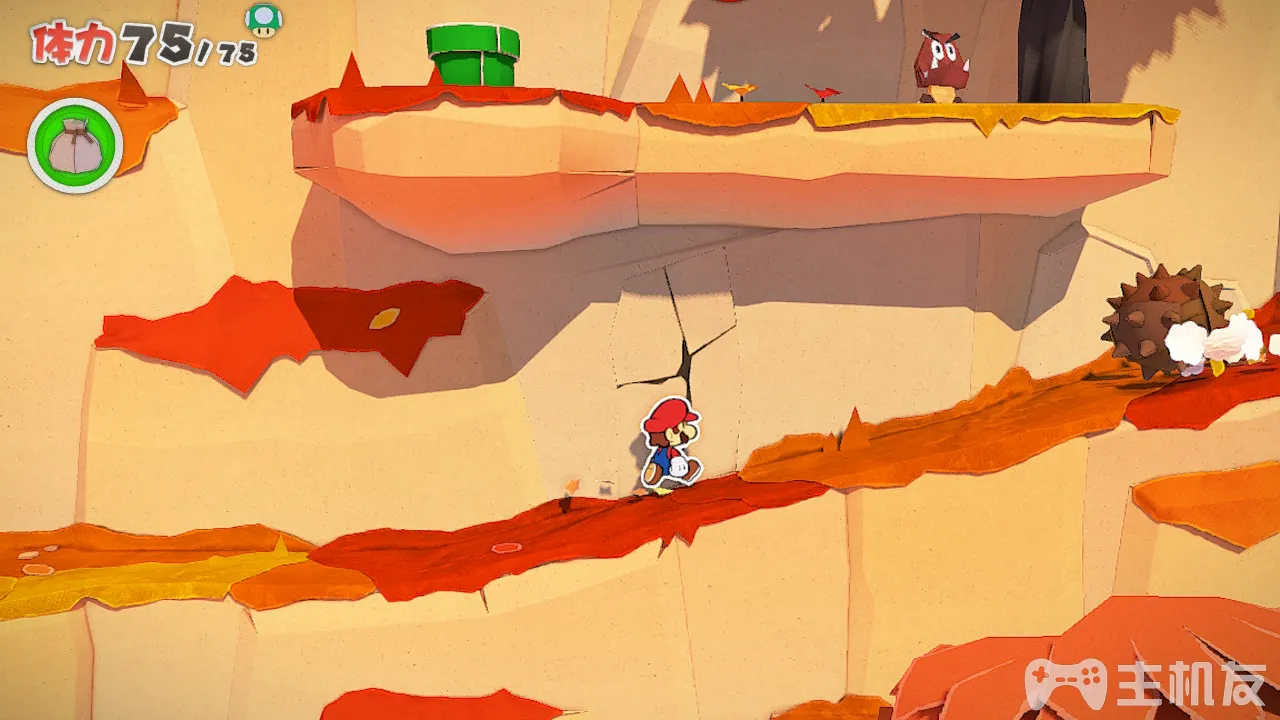Open the confetti bag icon

[75, 146]
